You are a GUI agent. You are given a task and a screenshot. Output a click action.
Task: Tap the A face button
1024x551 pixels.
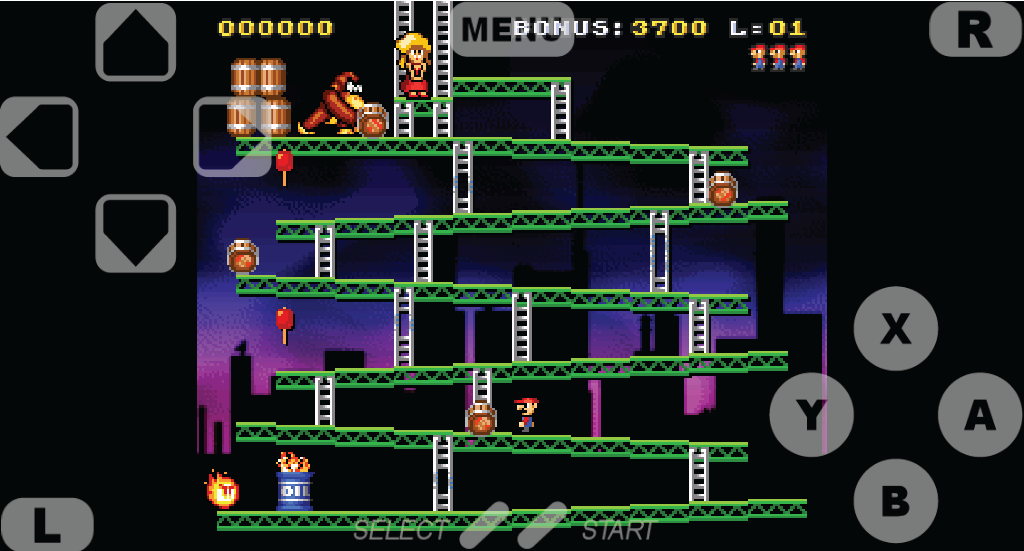click(980, 414)
